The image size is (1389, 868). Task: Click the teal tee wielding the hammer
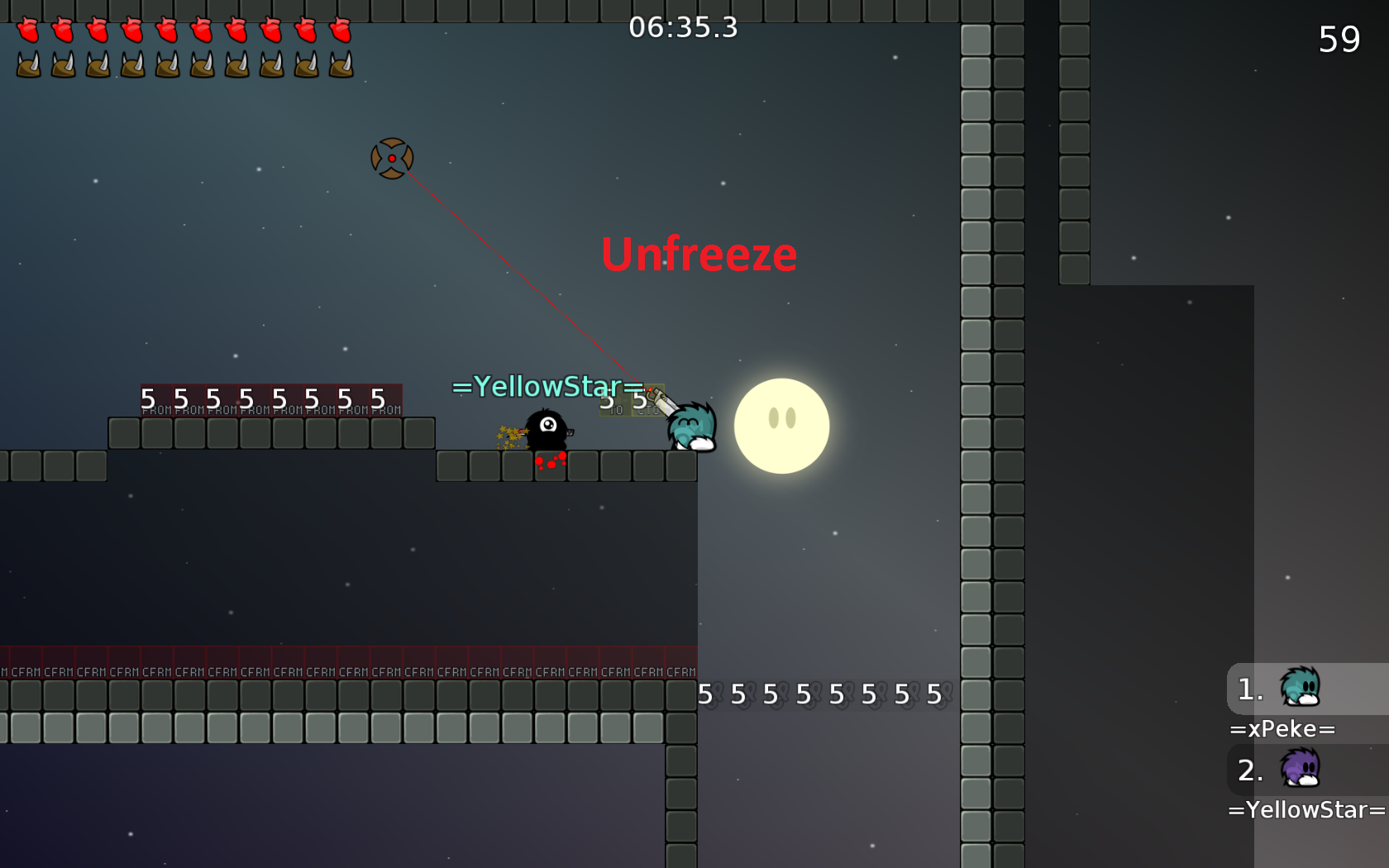(x=690, y=426)
